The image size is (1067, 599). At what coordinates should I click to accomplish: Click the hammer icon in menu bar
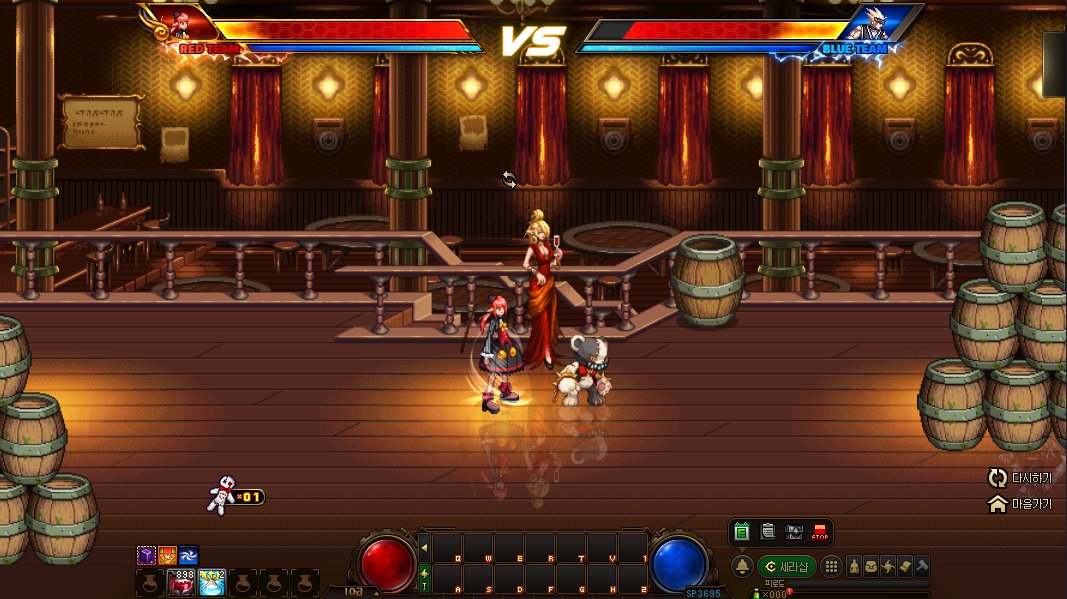[x=922, y=566]
